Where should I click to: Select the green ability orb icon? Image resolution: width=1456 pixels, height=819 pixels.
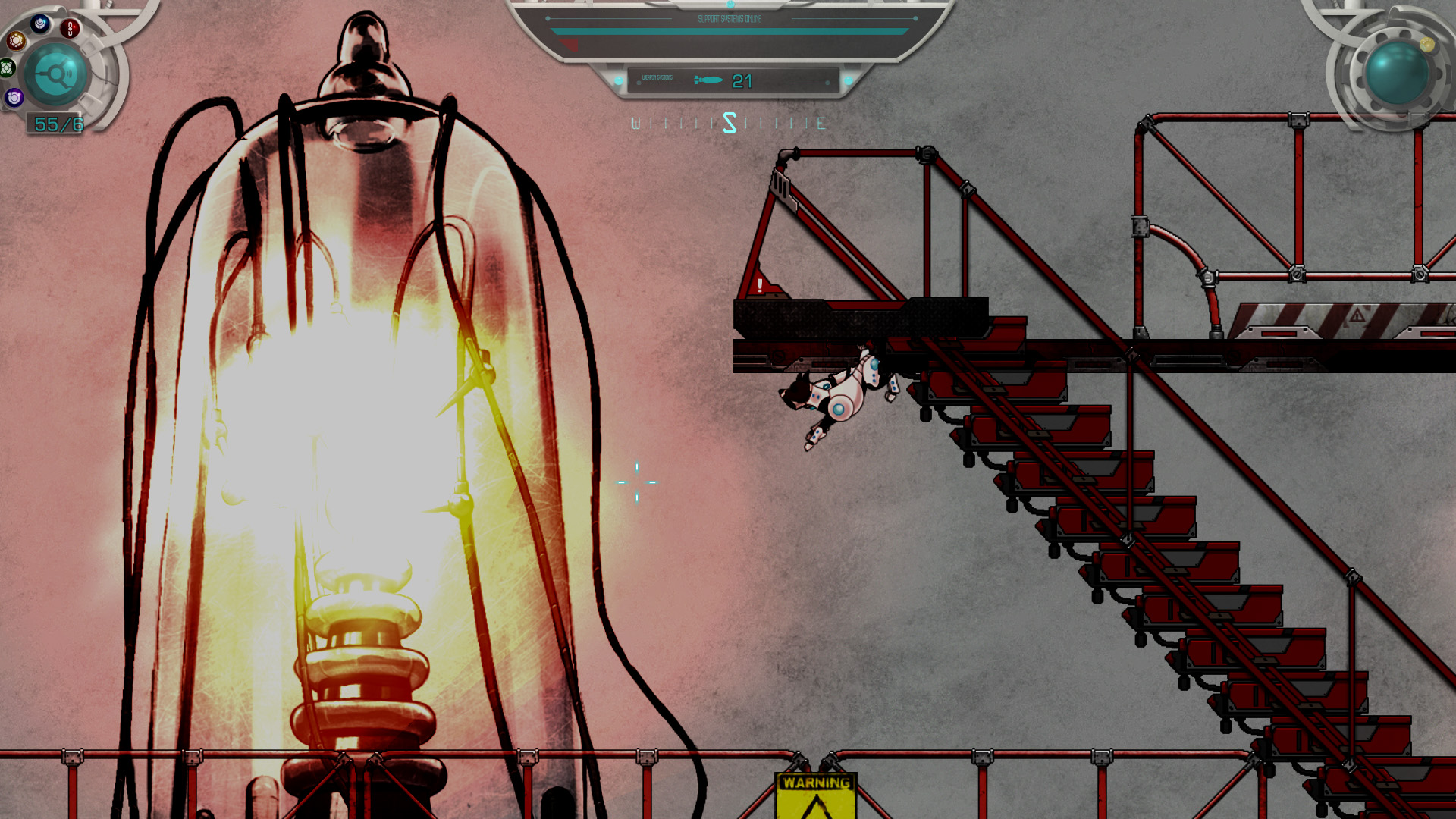click(6, 70)
